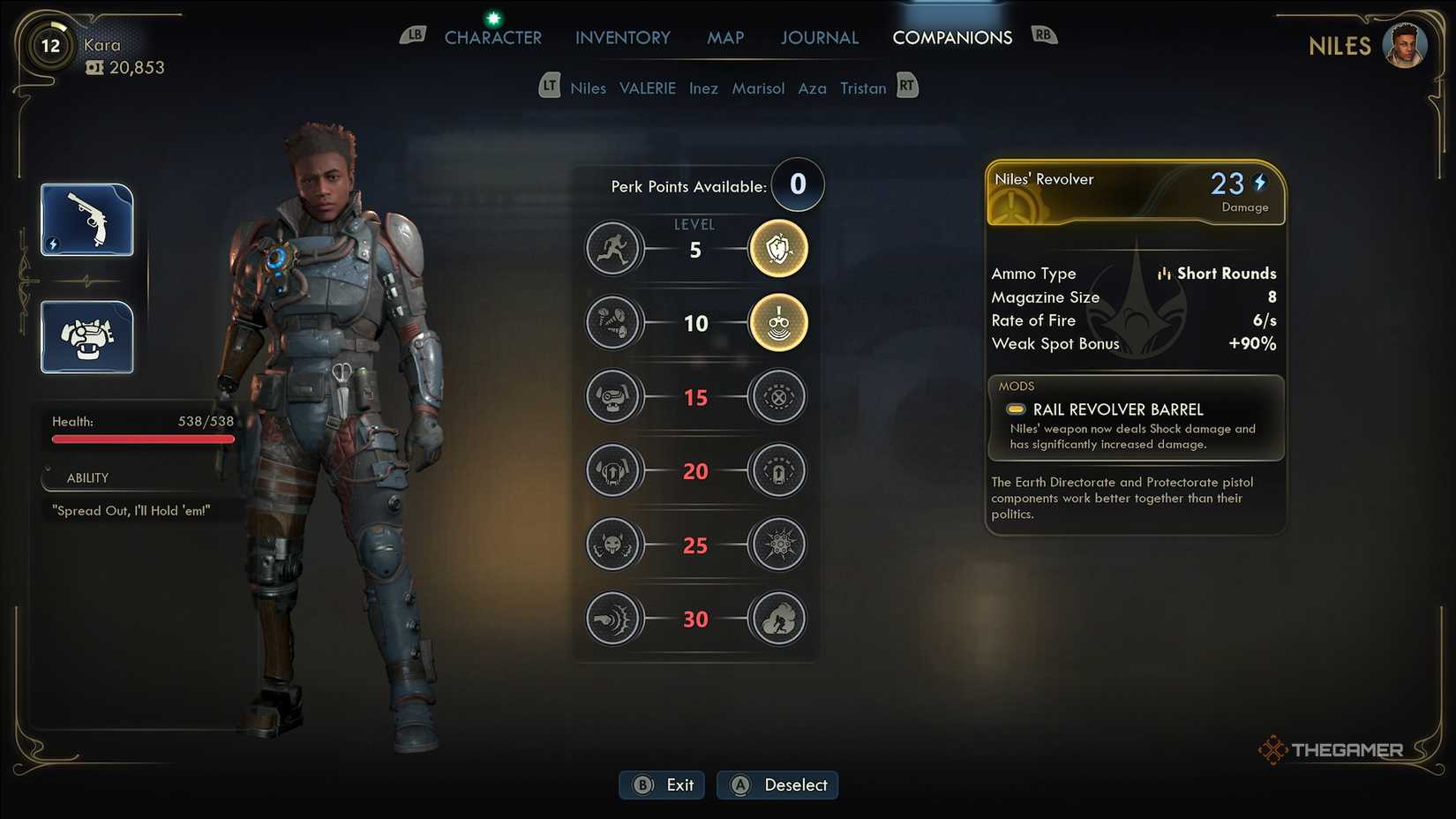1456x819 pixels.
Task: Go to the Map tab
Action: [x=724, y=38]
